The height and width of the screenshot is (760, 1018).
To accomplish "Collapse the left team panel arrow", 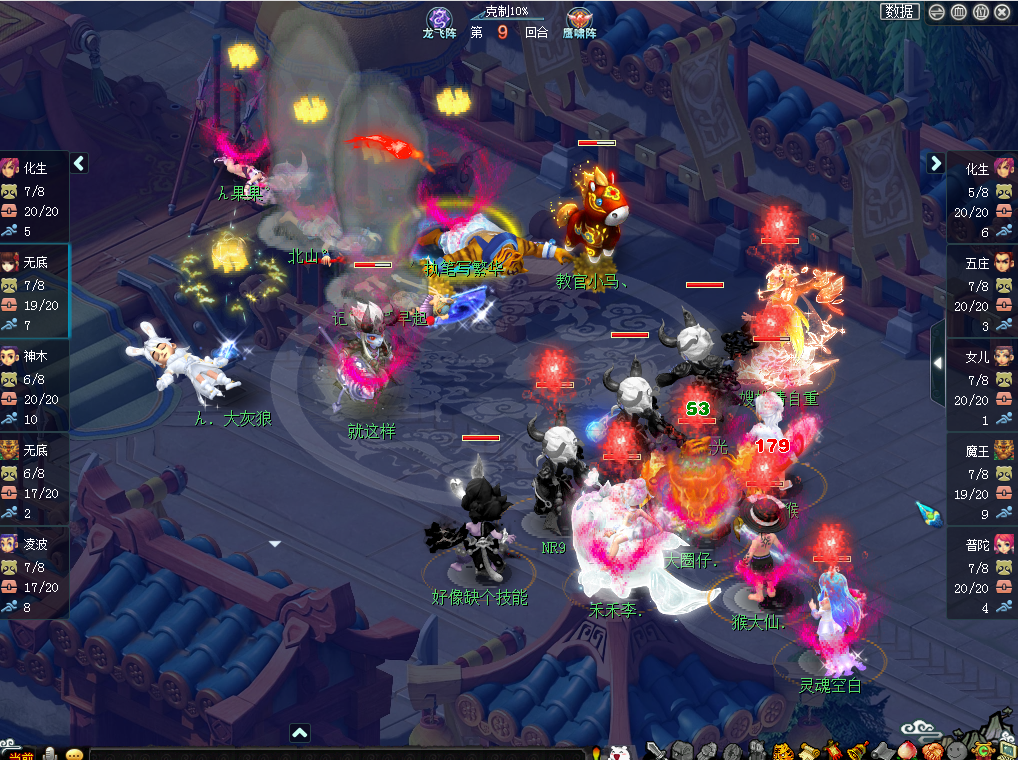I will point(80,163).
